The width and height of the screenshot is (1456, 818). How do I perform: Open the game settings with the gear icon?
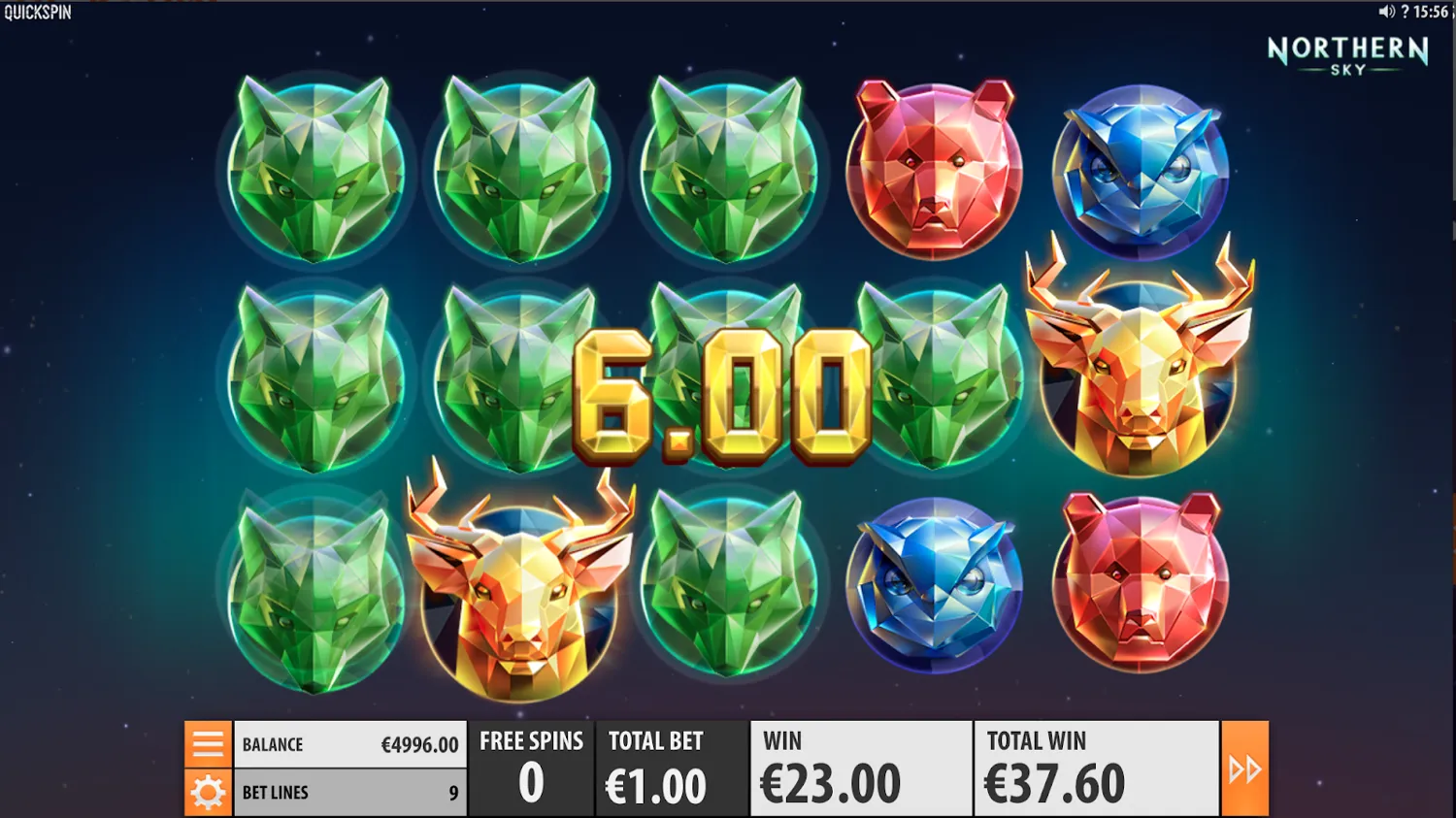(207, 792)
